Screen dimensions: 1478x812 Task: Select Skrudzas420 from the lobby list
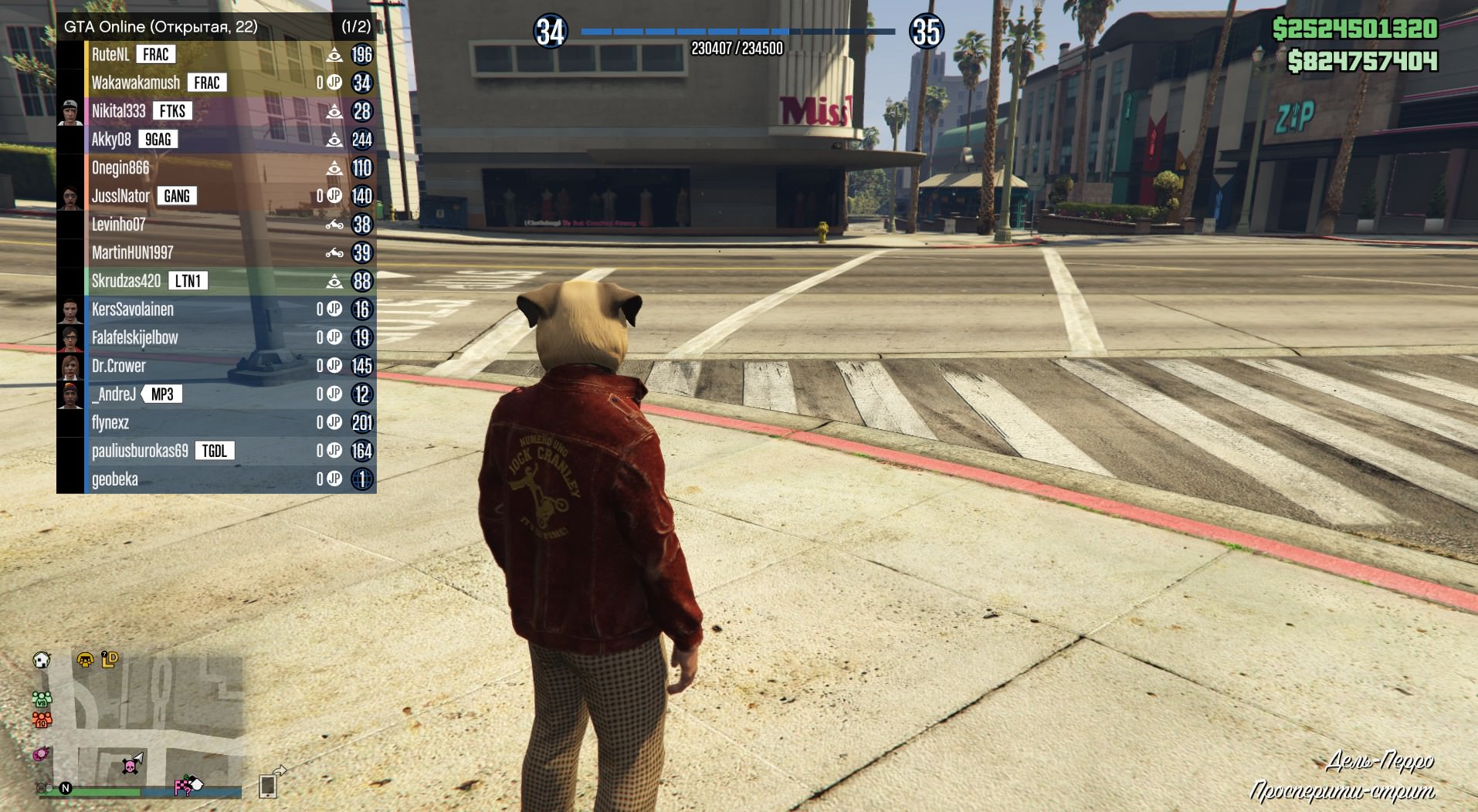[x=126, y=281]
